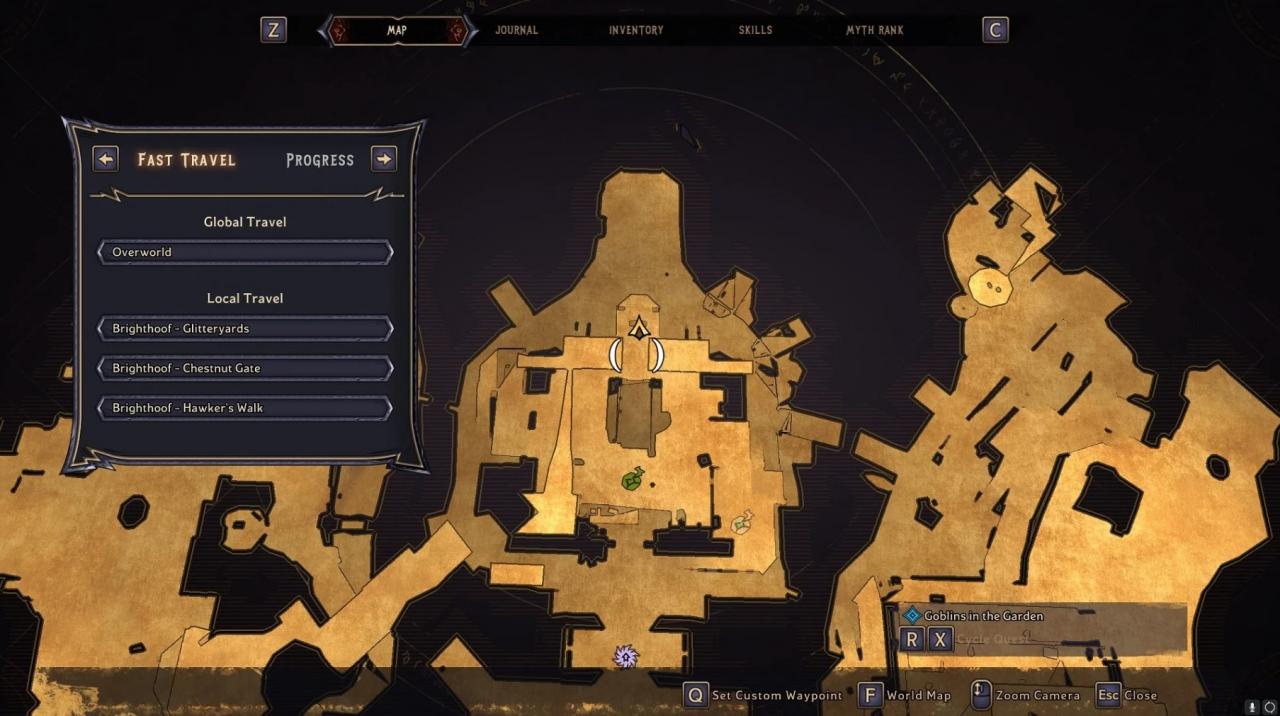Show the Skills tab
Screen dimensions: 1280x716
coord(755,30)
